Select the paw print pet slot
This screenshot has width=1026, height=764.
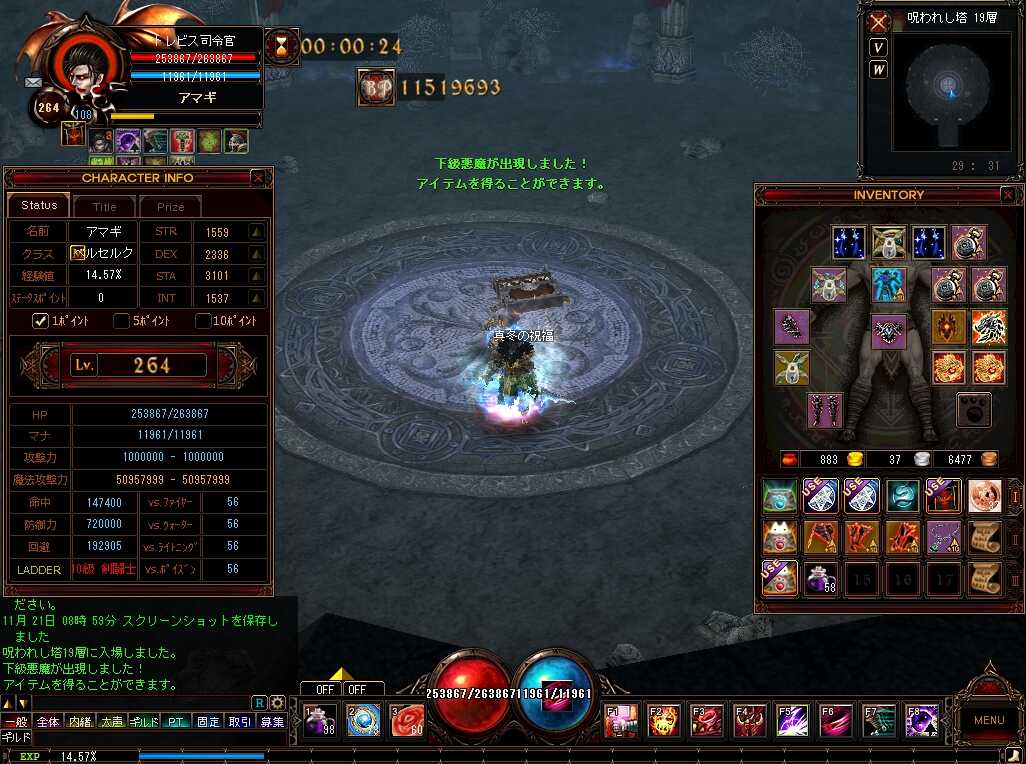coord(974,409)
